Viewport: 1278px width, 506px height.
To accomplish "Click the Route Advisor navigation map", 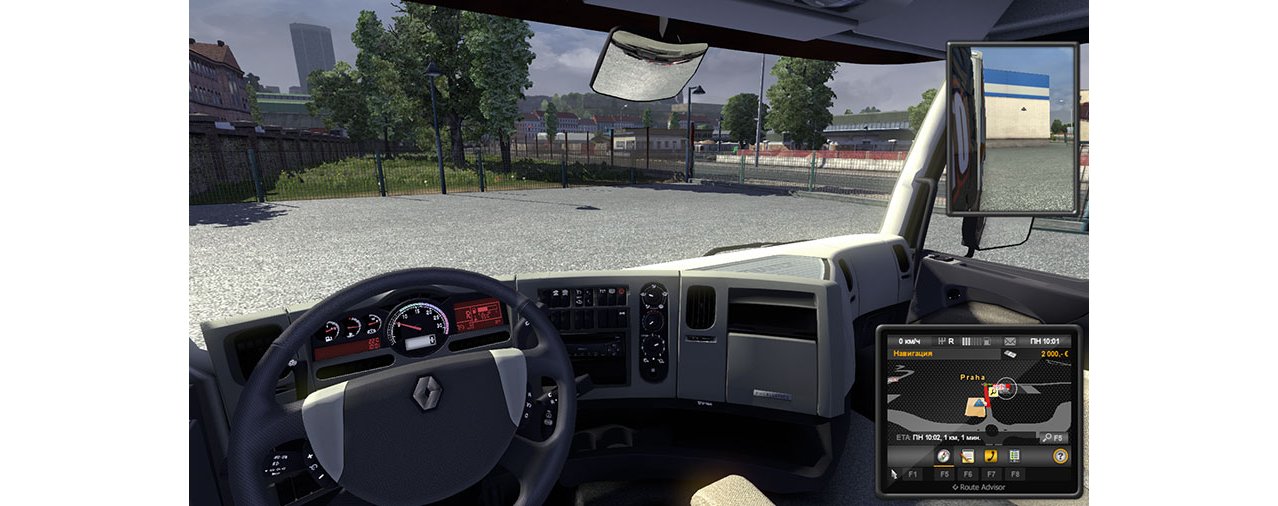I will pos(979,396).
